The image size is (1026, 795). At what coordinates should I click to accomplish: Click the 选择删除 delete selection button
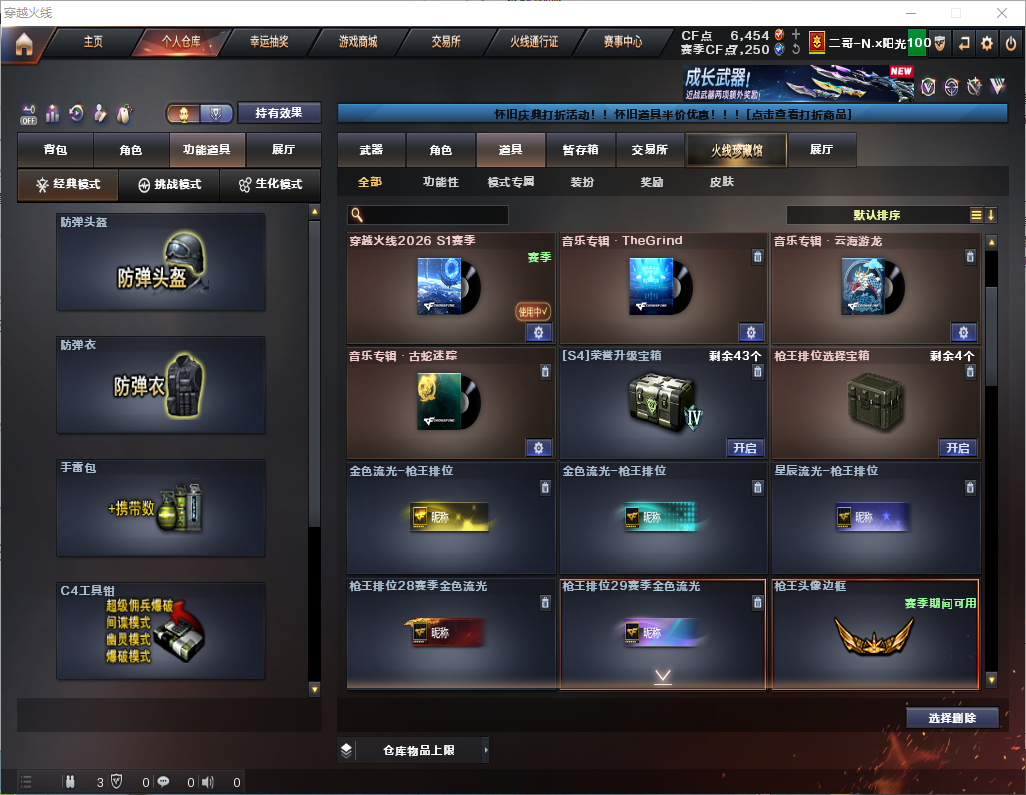(x=952, y=718)
